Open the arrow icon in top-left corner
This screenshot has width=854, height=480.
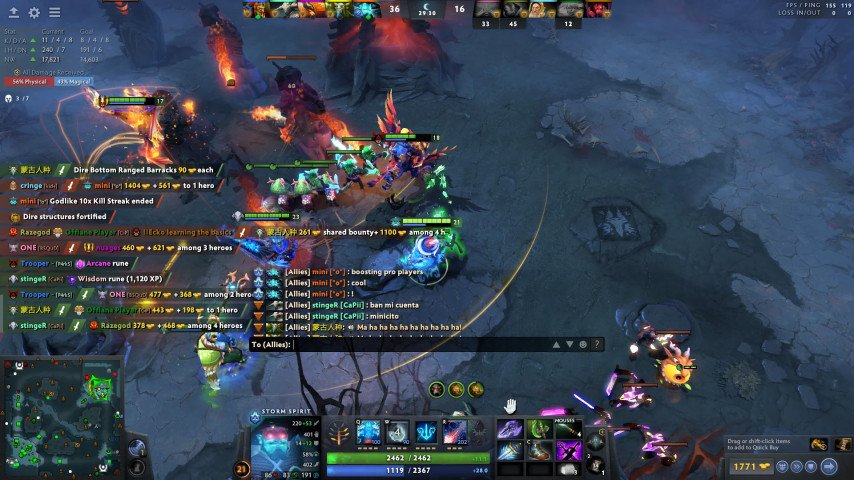tap(13, 13)
